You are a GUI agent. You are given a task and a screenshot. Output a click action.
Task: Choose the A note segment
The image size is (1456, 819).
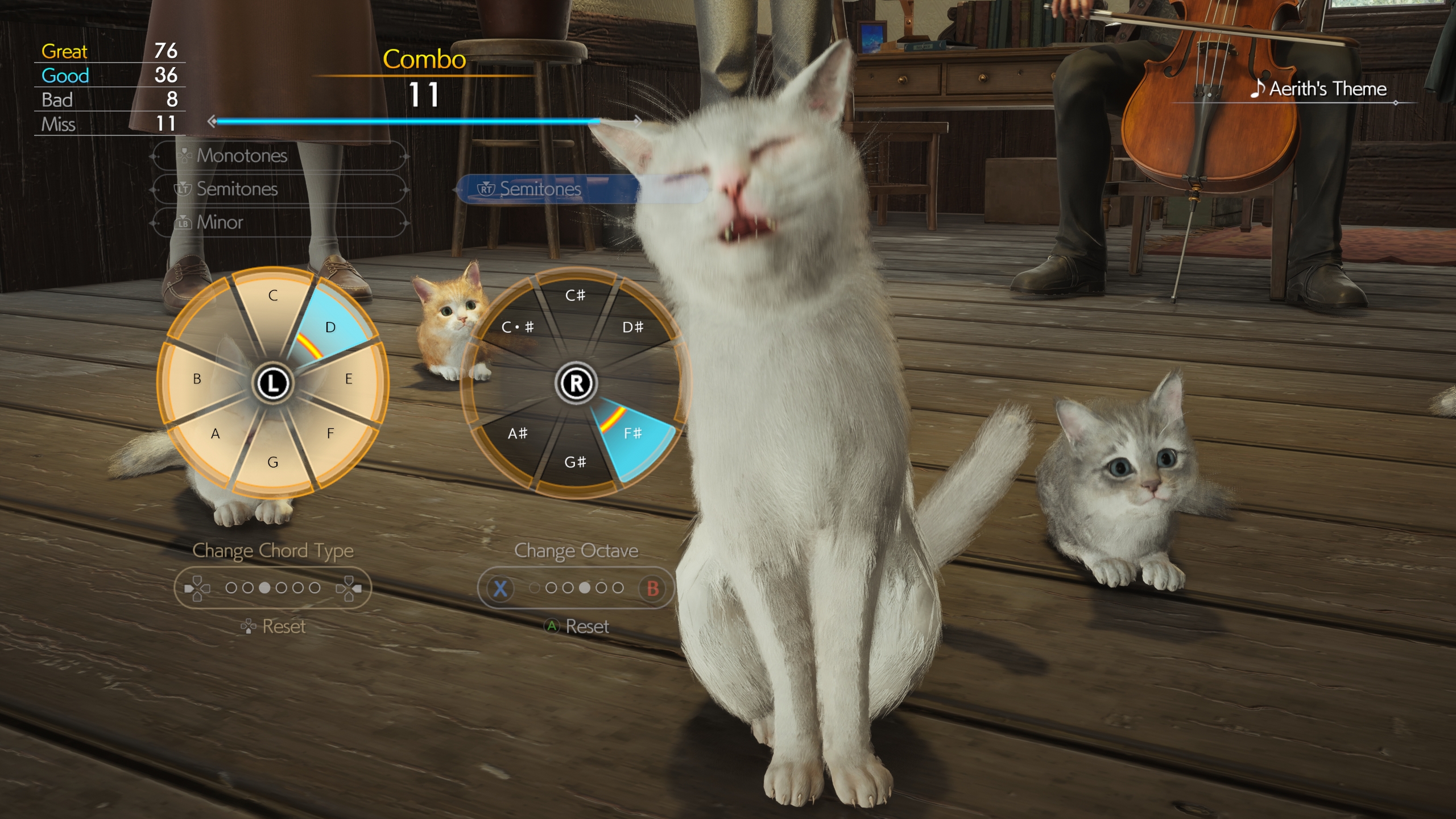215,433
